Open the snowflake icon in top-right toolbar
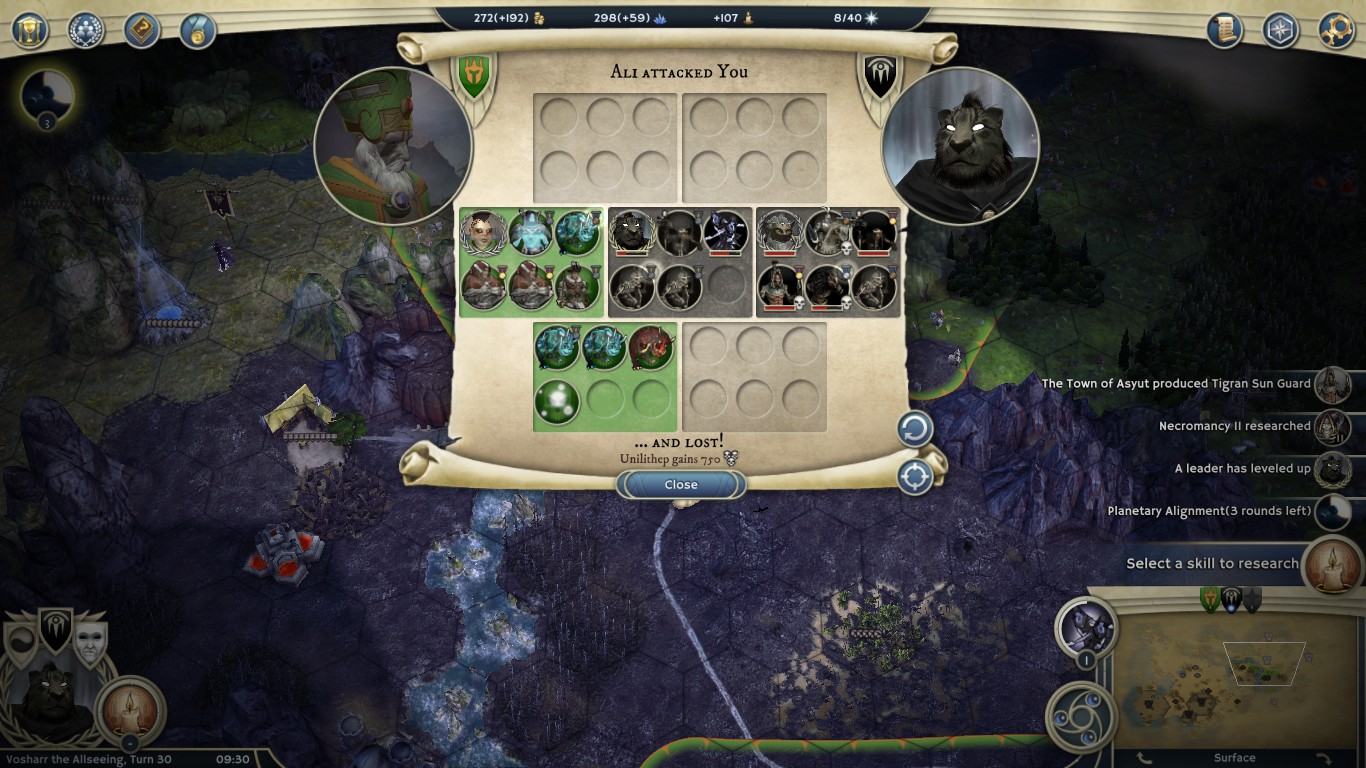This screenshot has height=768, width=1366. (x=1280, y=30)
